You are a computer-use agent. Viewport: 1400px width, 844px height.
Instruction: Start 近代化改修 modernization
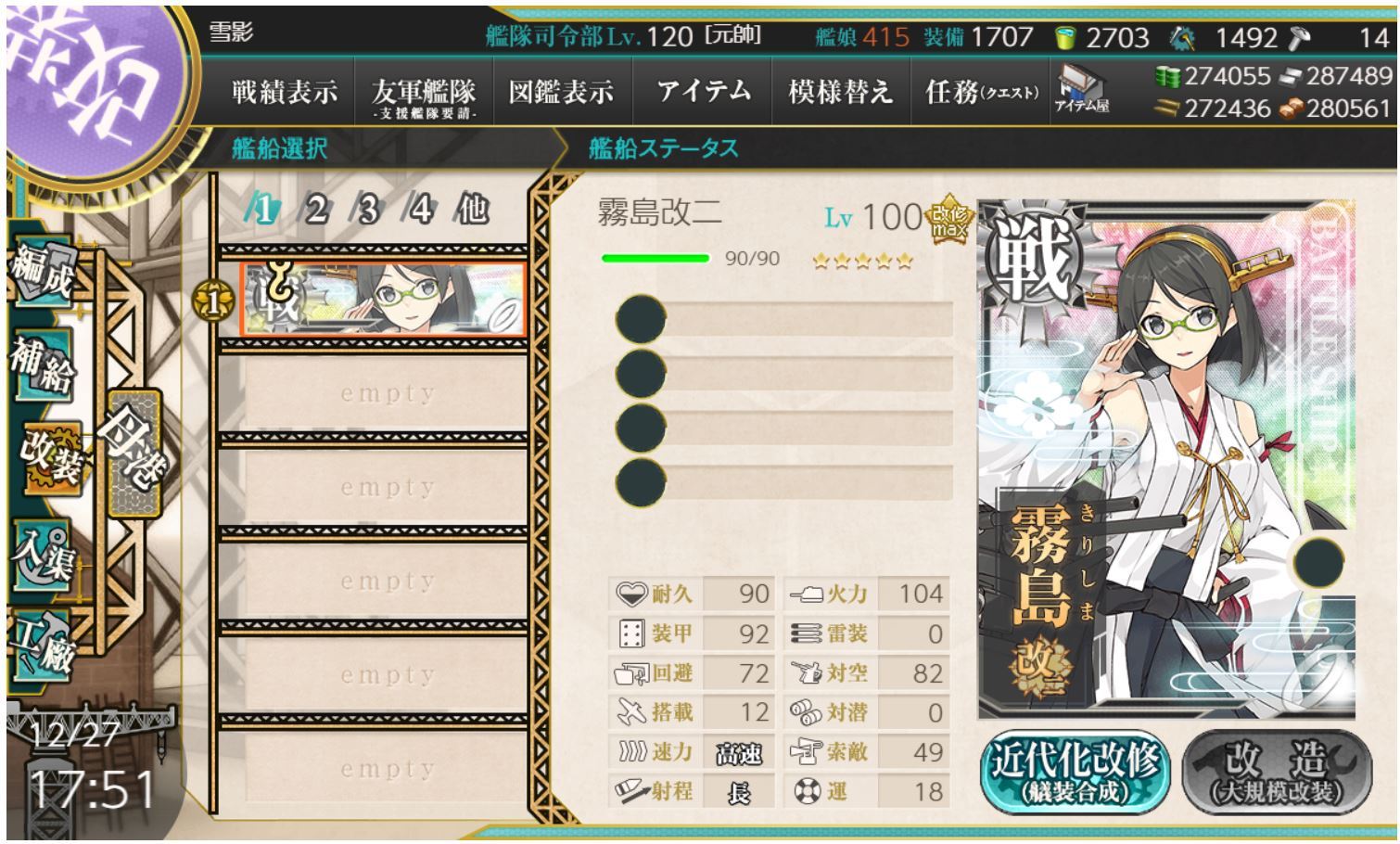[x=1075, y=773]
